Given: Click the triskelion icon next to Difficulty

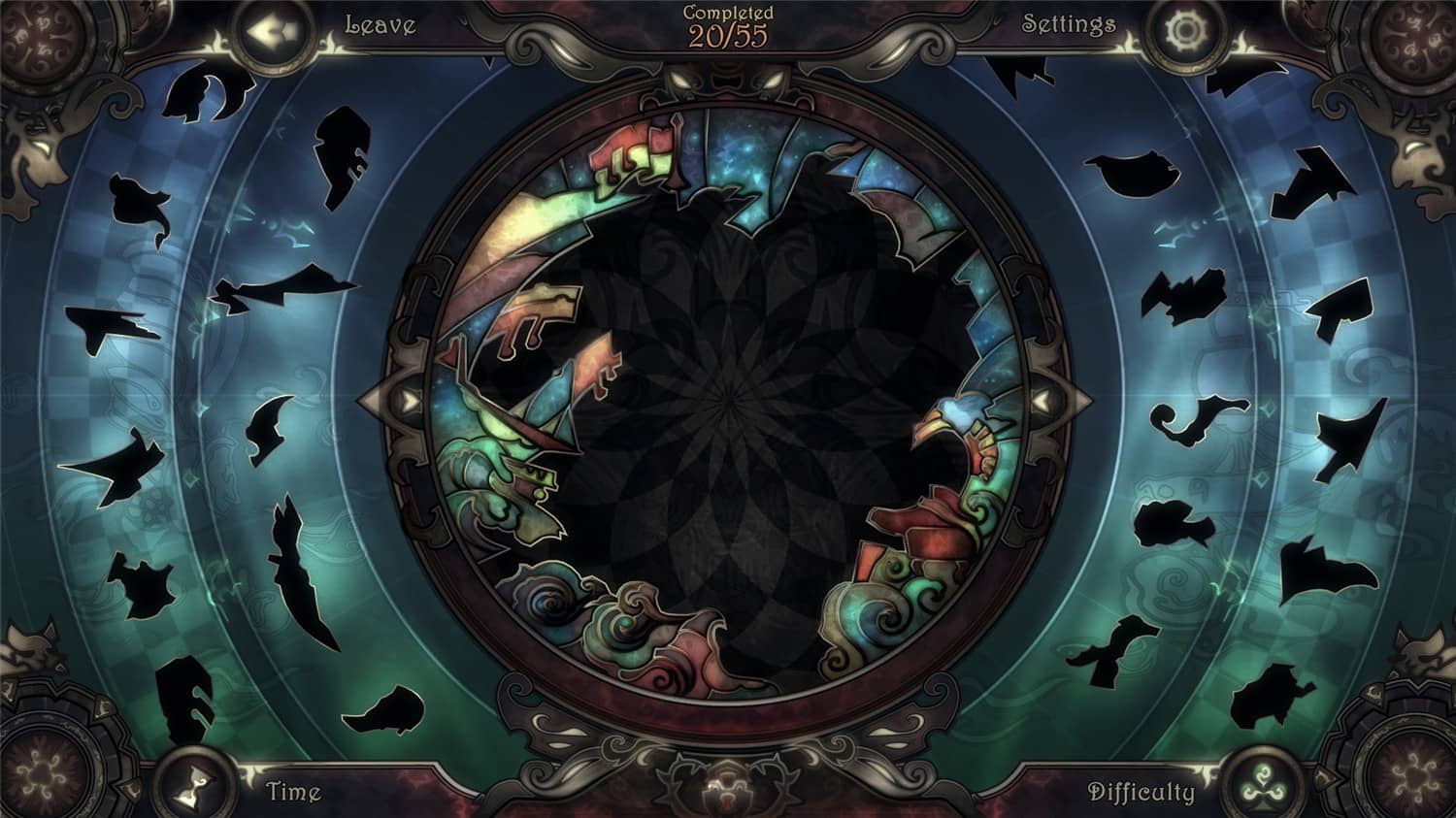Looking at the screenshot, I should coord(1261,782).
